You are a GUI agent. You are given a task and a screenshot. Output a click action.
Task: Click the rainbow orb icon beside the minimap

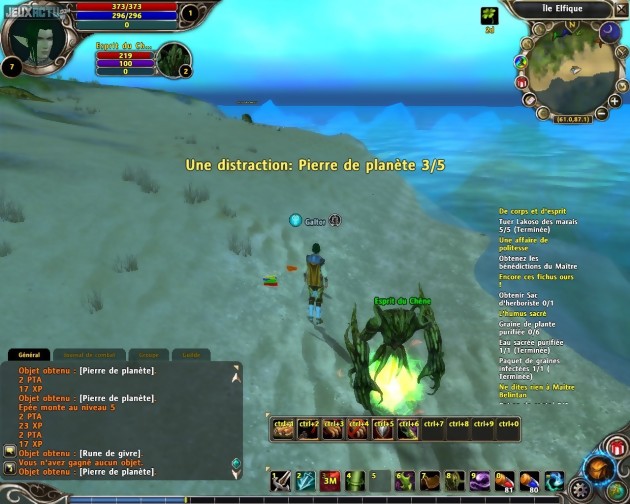(x=521, y=63)
